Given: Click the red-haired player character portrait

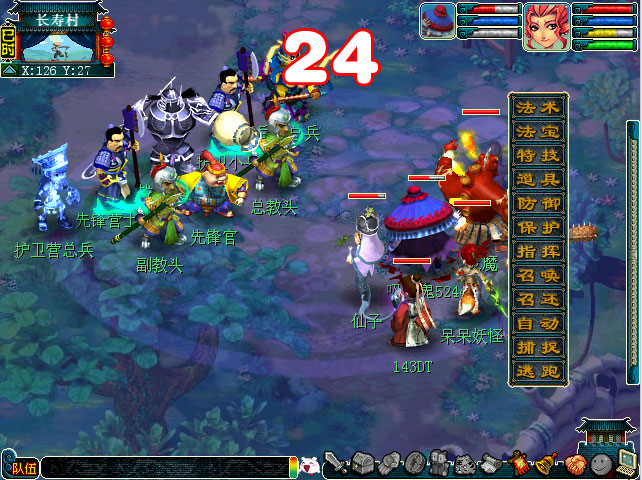Looking at the screenshot, I should (x=546, y=26).
